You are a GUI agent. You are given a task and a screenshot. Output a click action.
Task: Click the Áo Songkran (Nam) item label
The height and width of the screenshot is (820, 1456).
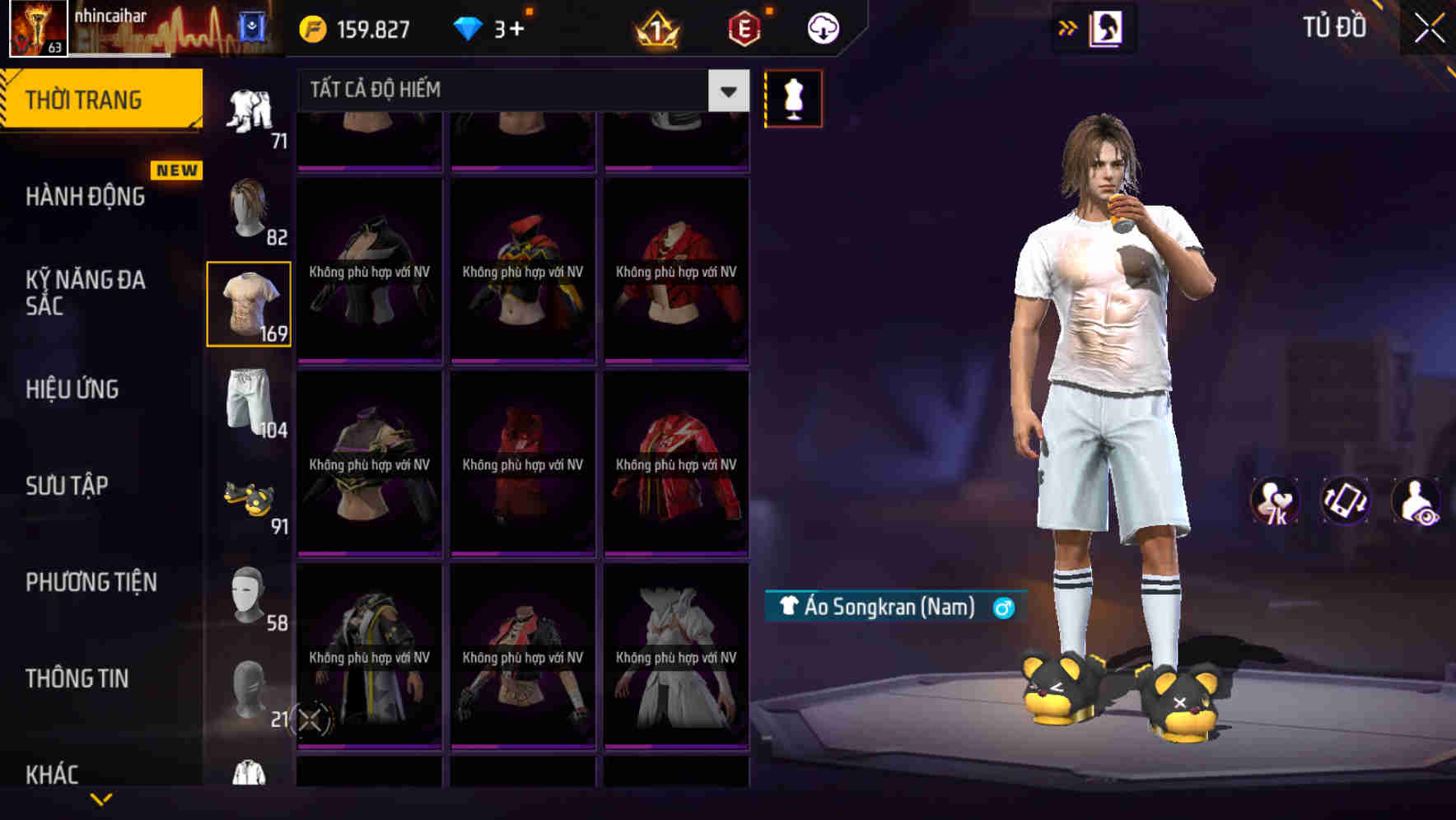click(892, 608)
